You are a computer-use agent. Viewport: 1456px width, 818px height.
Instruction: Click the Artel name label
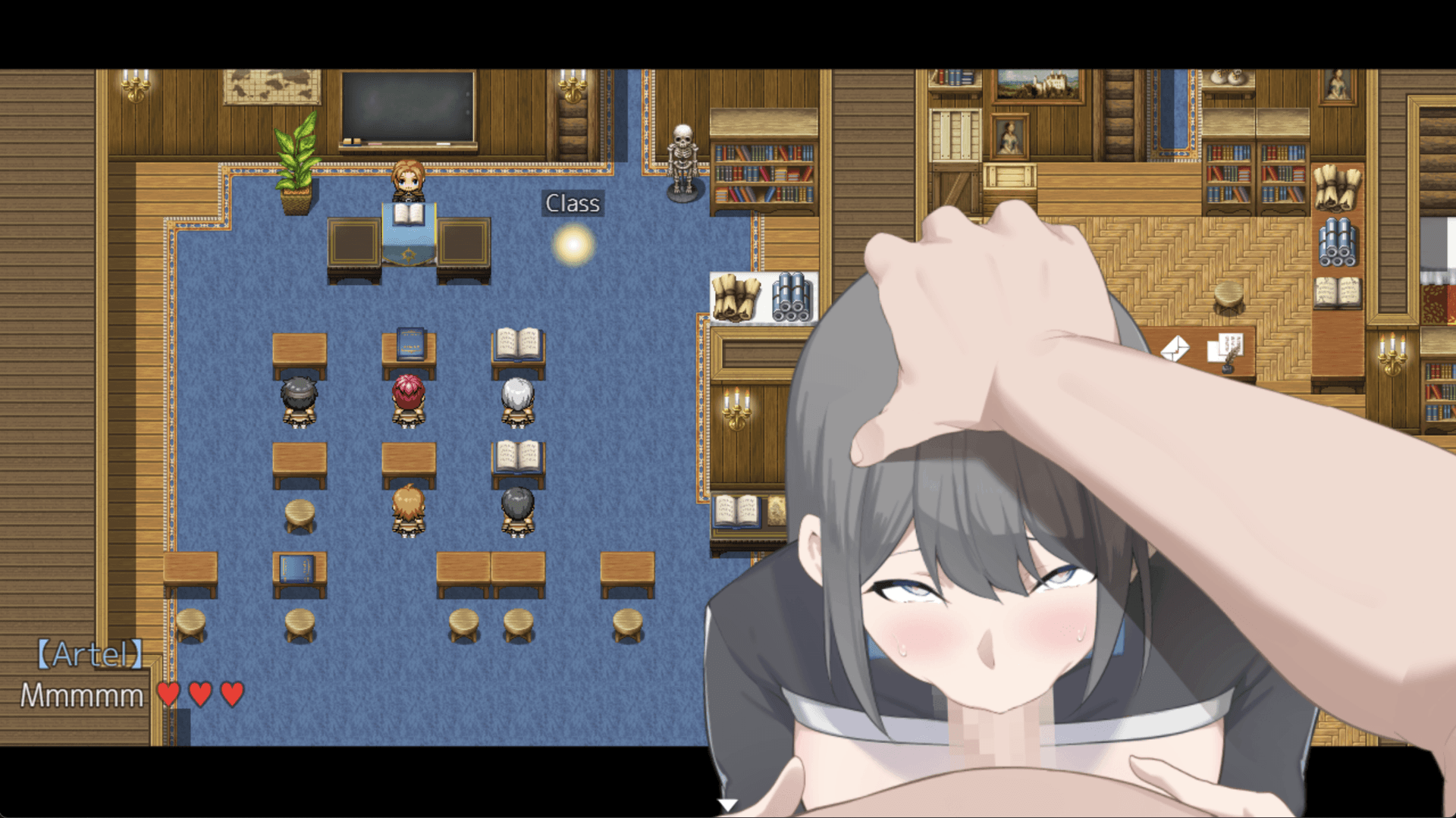pyautogui.click(x=91, y=653)
